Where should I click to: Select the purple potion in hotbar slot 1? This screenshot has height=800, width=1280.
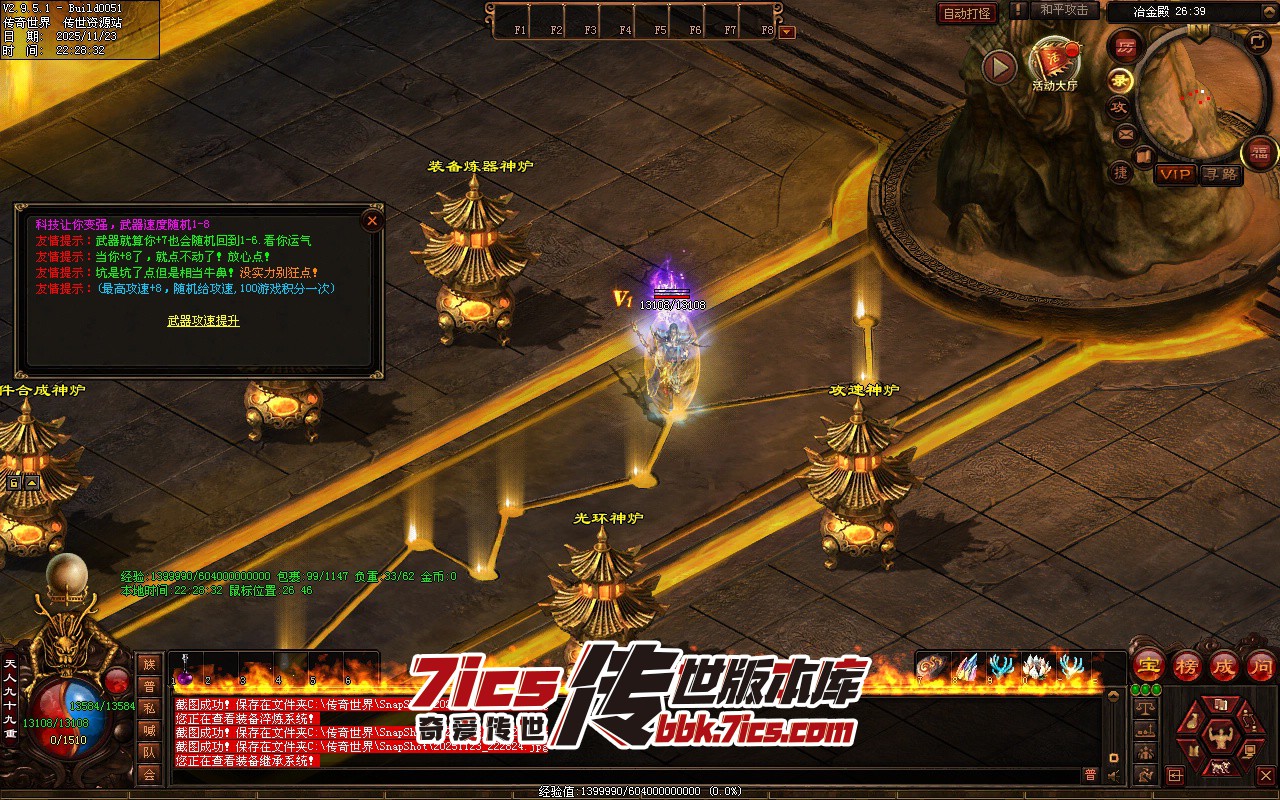[x=185, y=667]
